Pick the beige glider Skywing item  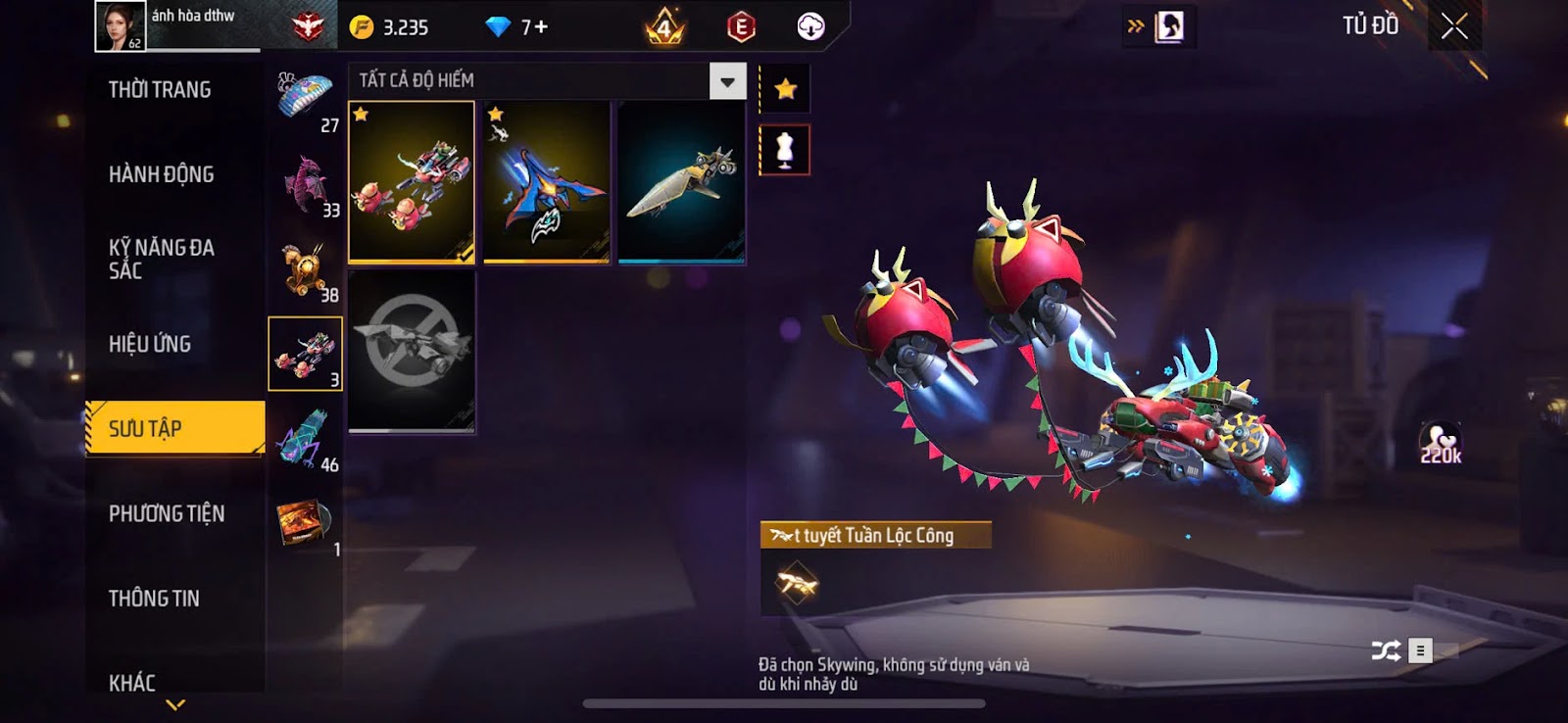tap(681, 182)
